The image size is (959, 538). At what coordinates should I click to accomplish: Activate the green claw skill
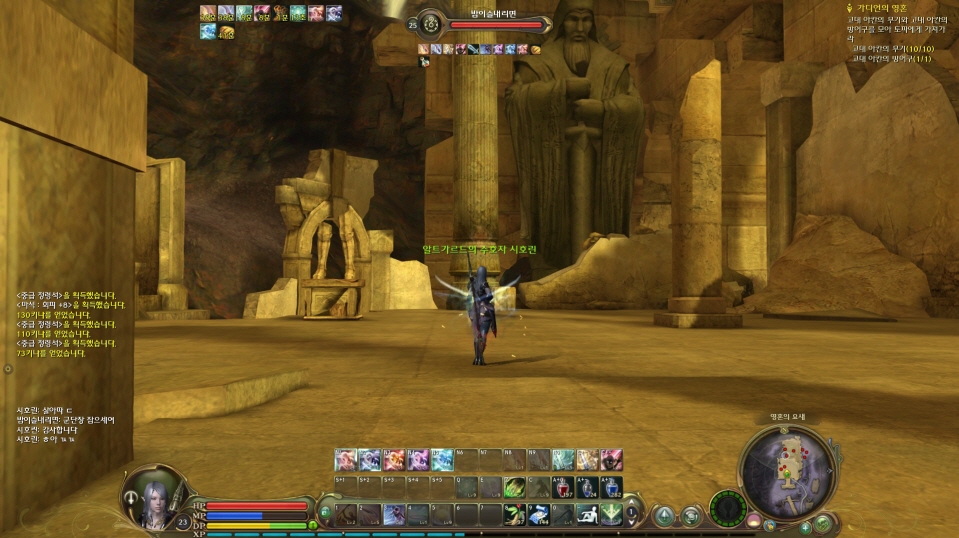[515, 488]
